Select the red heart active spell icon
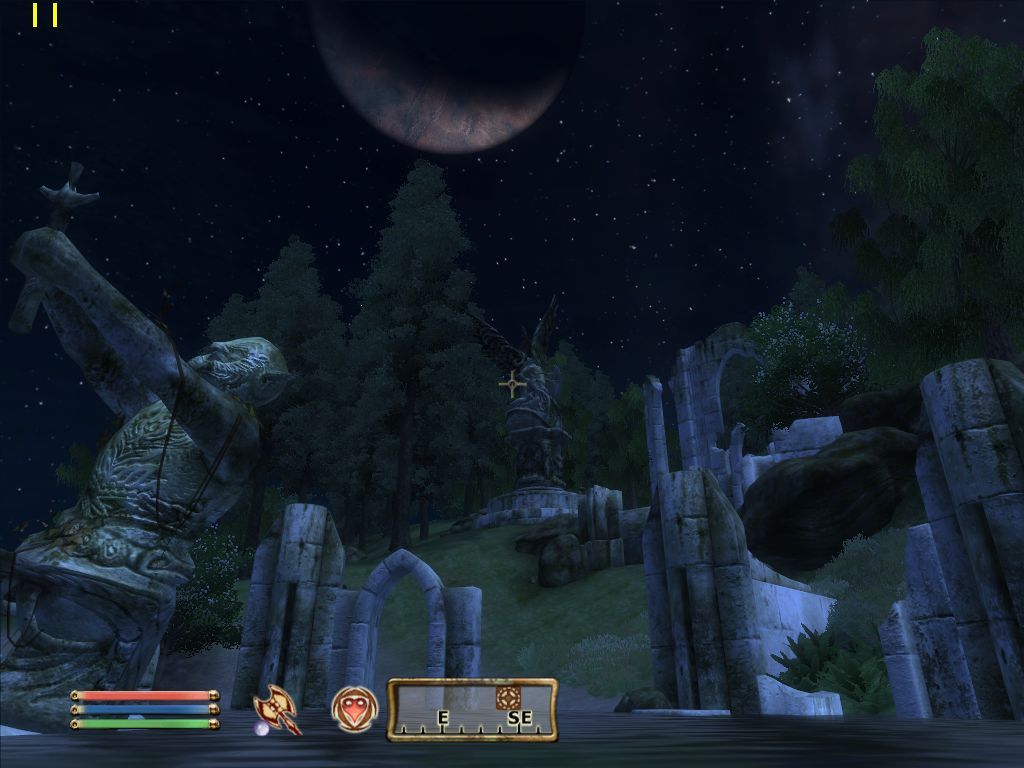Screen dimensions: 1024x768 [x=355, y=709]
